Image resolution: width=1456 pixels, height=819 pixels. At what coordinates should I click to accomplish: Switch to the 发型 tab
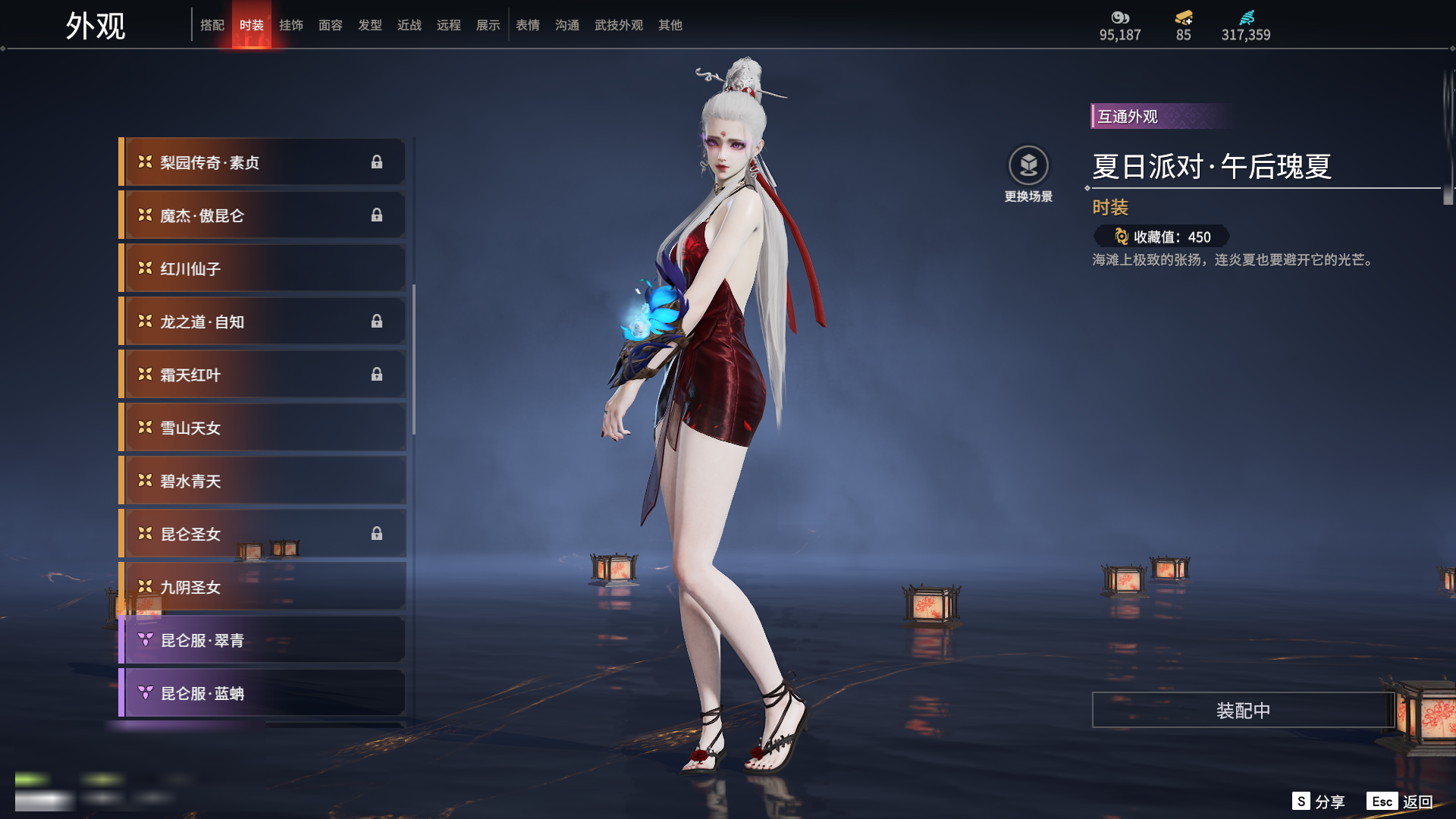pyautogui.click(x=370, y=25)
